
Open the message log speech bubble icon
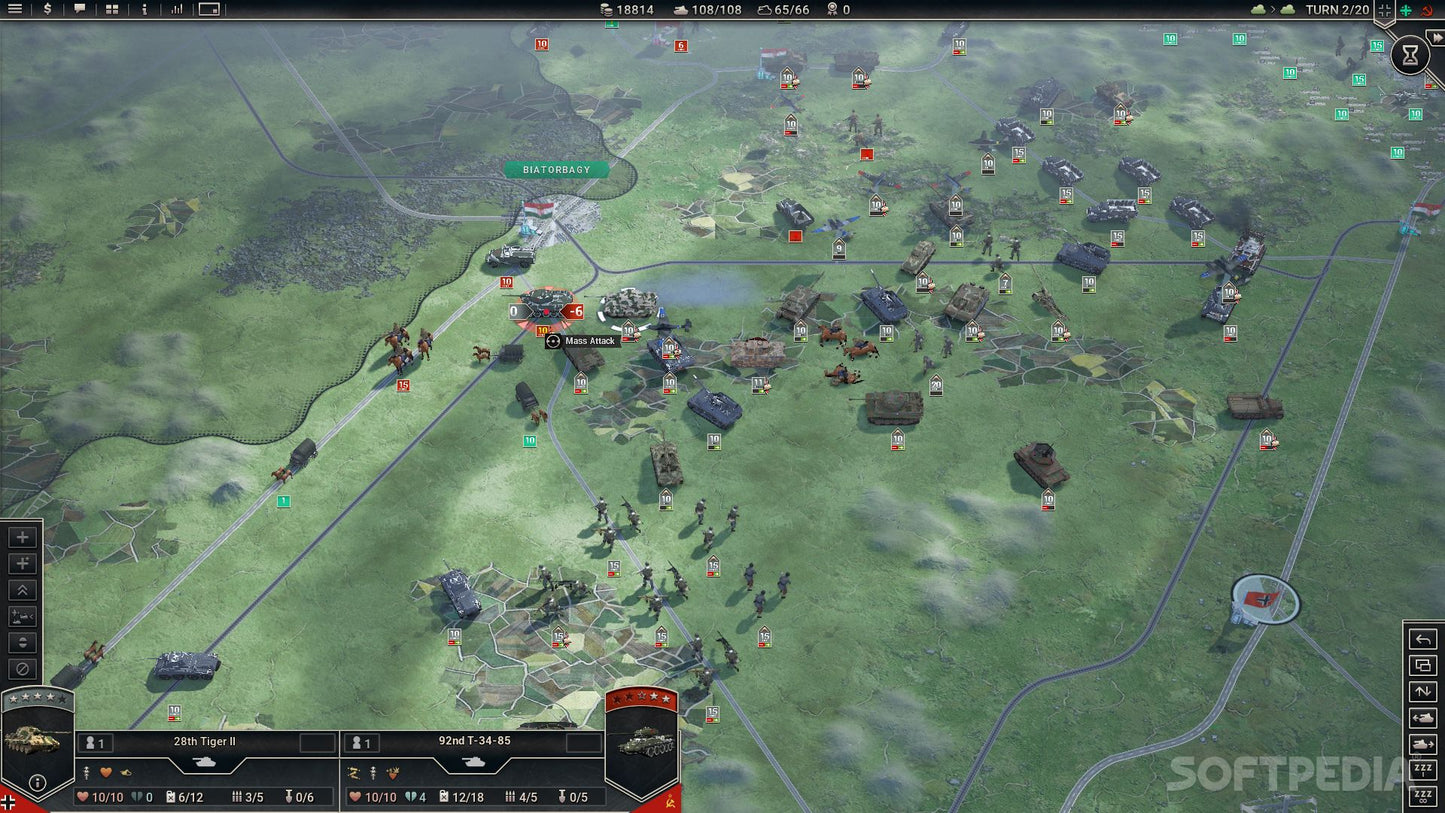click(79, 9)
